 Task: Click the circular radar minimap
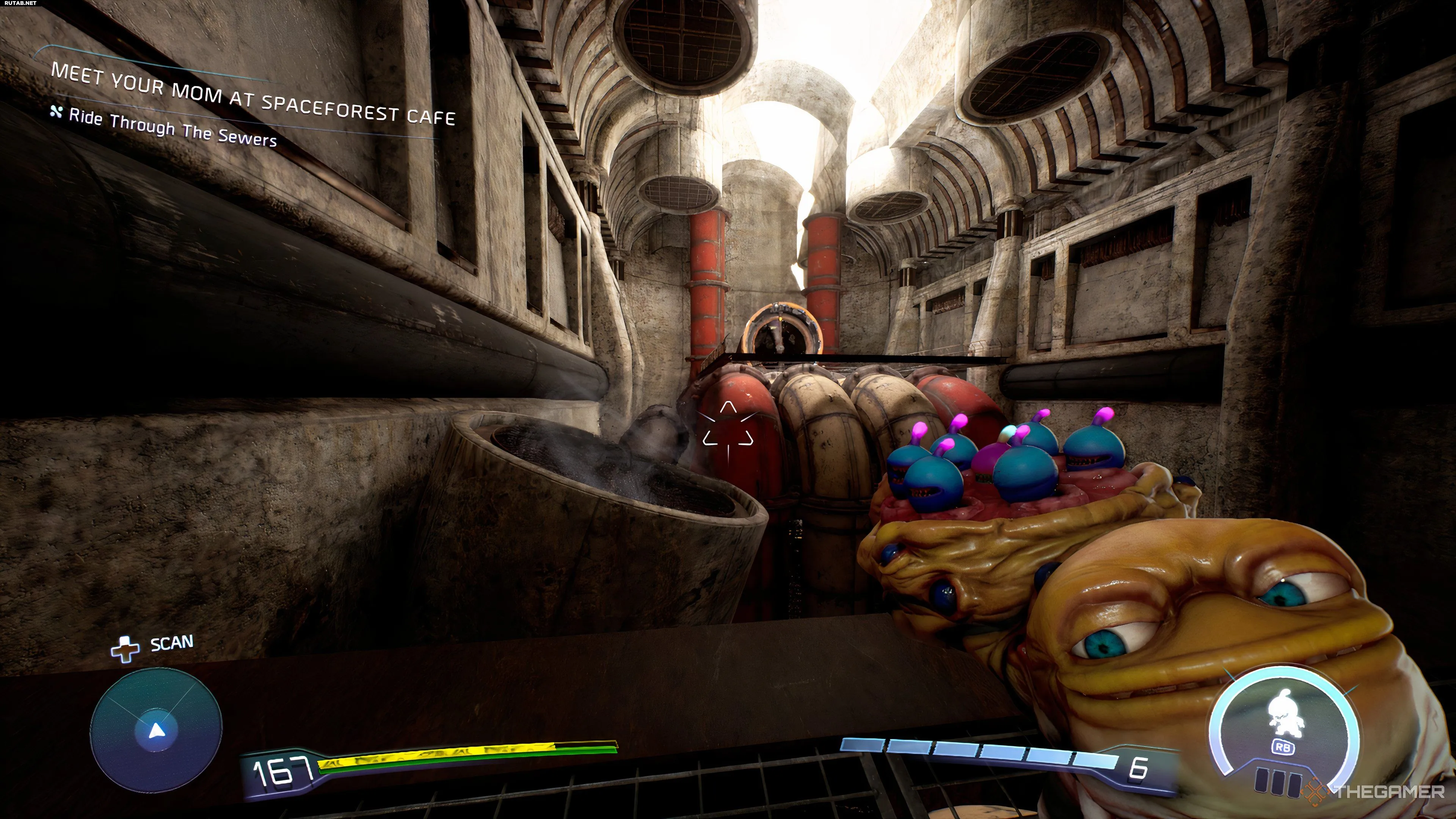click(156, 730)
